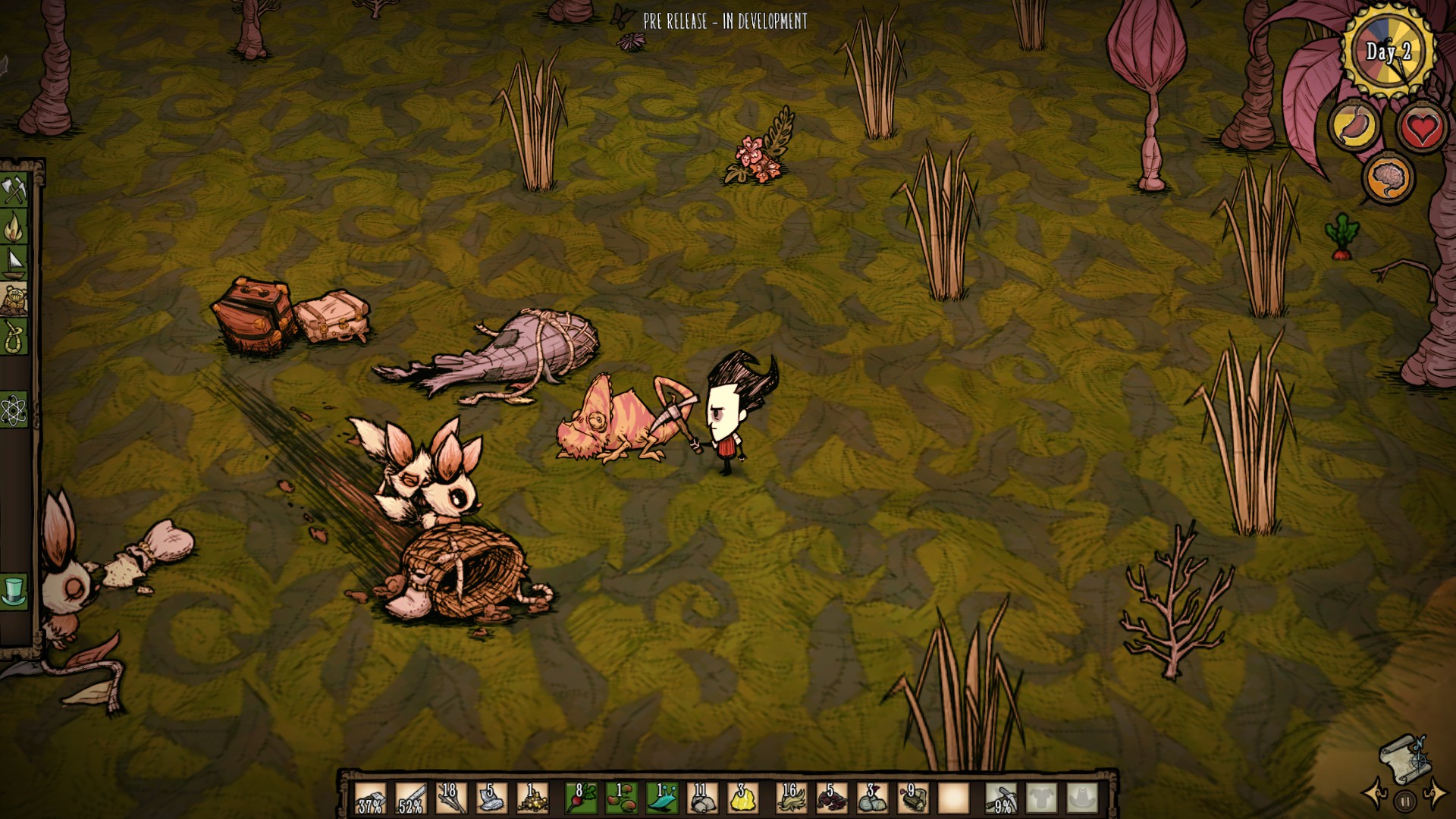
Task: Choose the stack of 8 radishes
Action: point(581,798)
